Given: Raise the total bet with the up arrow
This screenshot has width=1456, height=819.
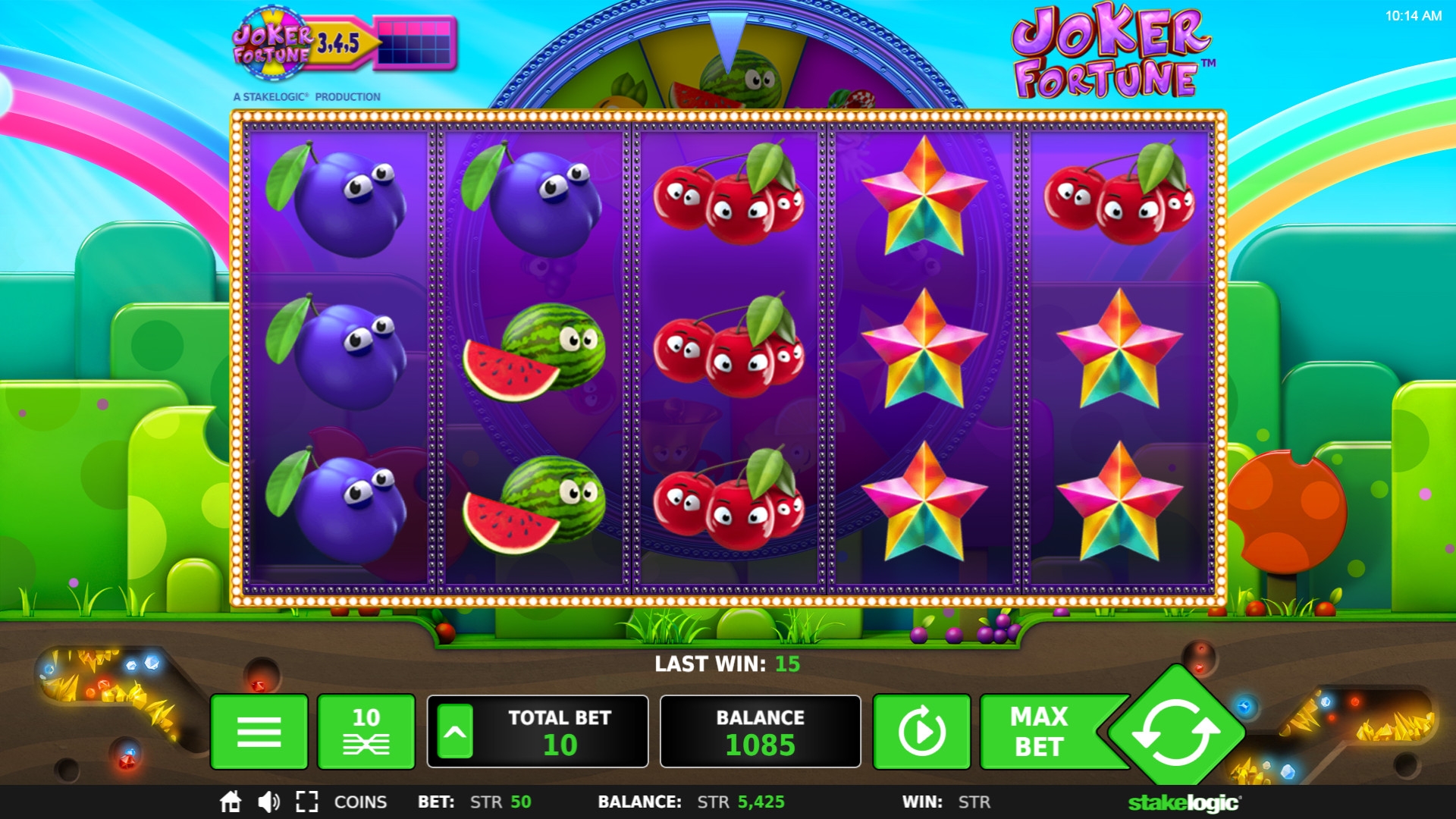Looking at the screenshot, I should pos(455,732).
